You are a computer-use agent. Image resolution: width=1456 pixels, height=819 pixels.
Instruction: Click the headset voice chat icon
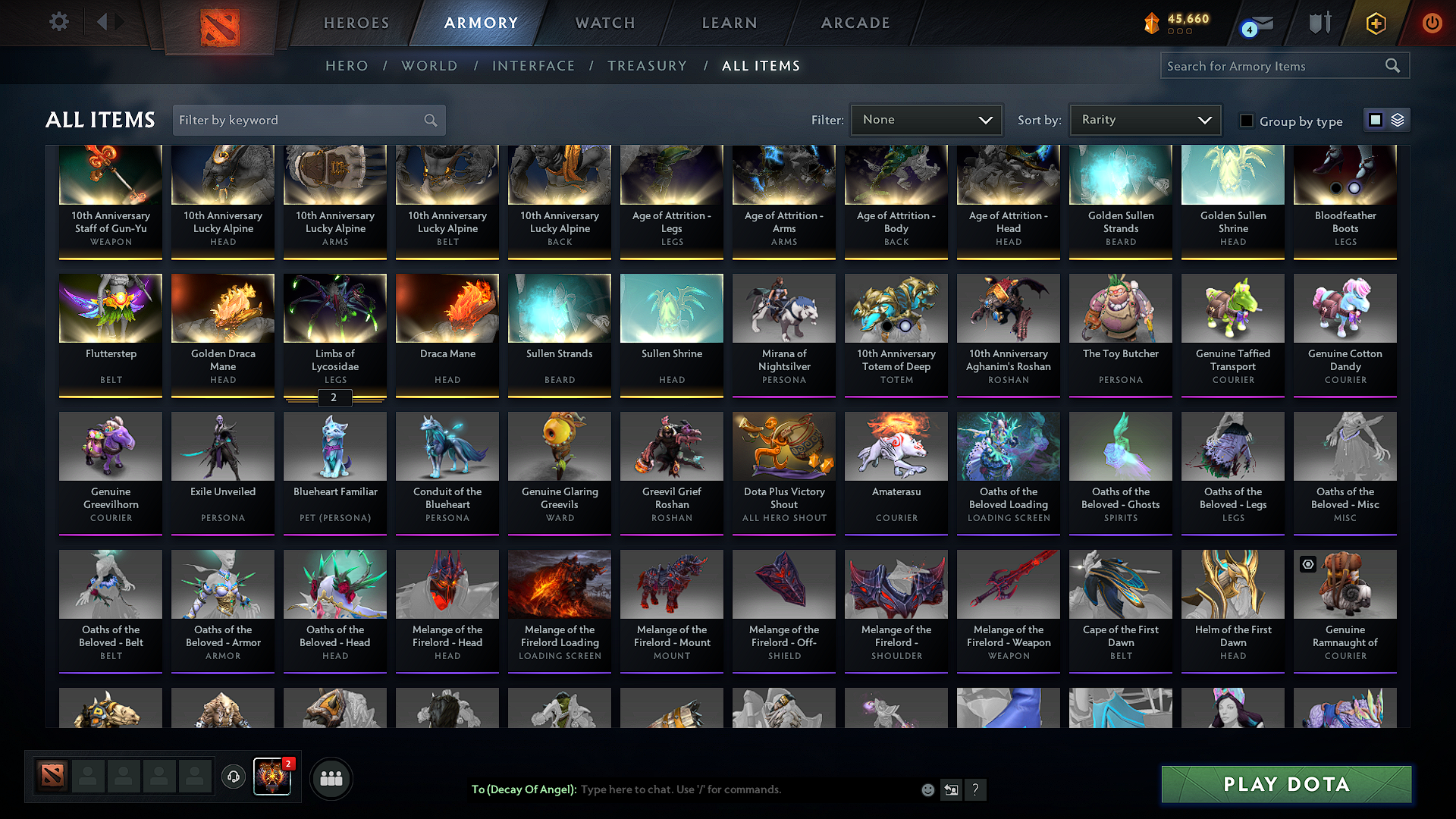click(234, 777)
